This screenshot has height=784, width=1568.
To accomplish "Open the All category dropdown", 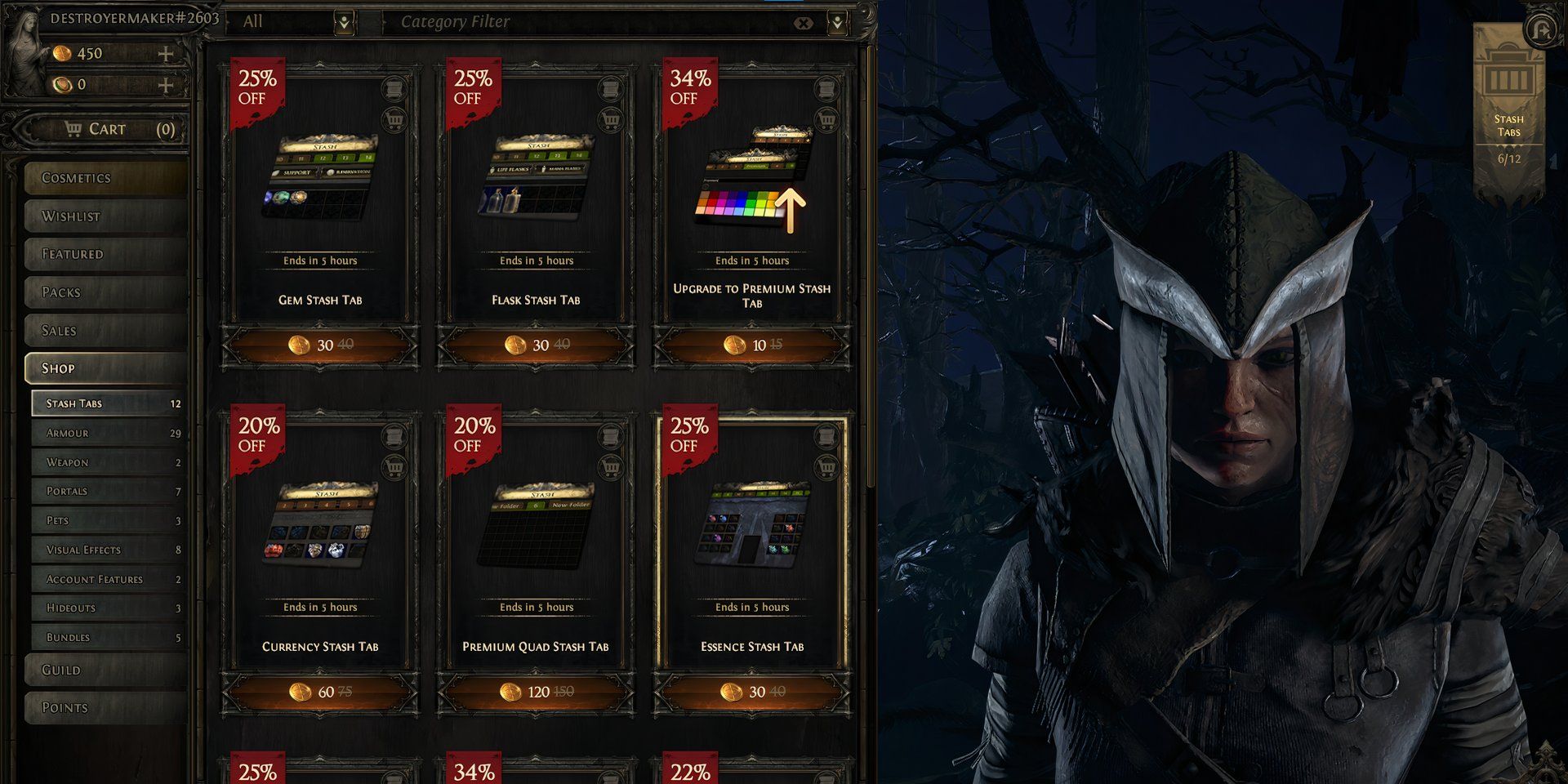I will tap(345, 21).
